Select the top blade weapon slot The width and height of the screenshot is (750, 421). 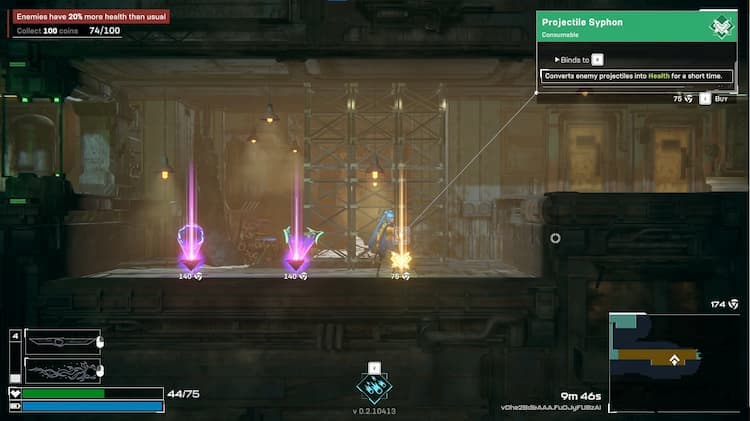coord(62,341)
